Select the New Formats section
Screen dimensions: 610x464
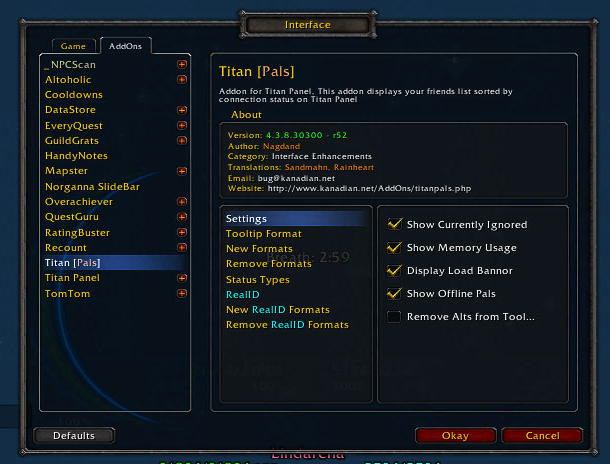pos(258,249)
